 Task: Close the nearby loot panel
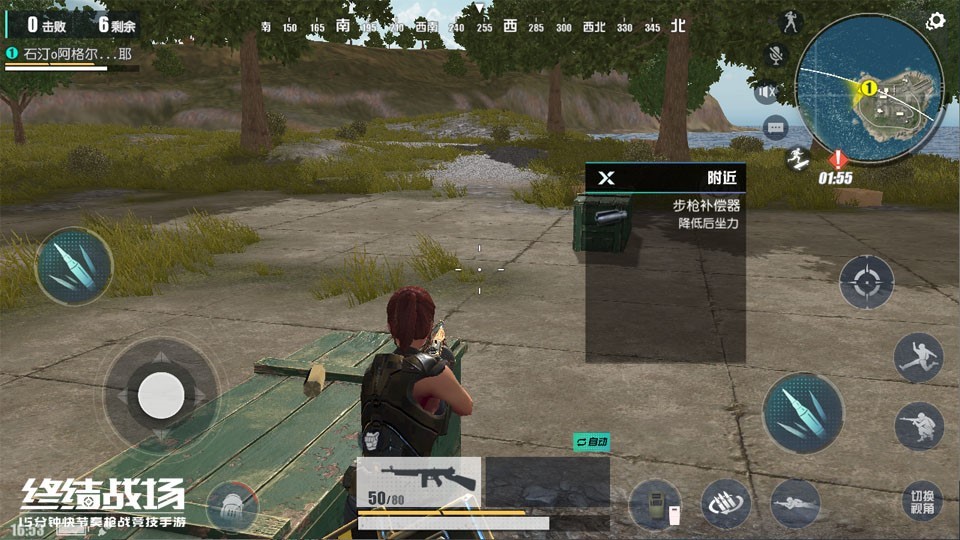(606, 178)
